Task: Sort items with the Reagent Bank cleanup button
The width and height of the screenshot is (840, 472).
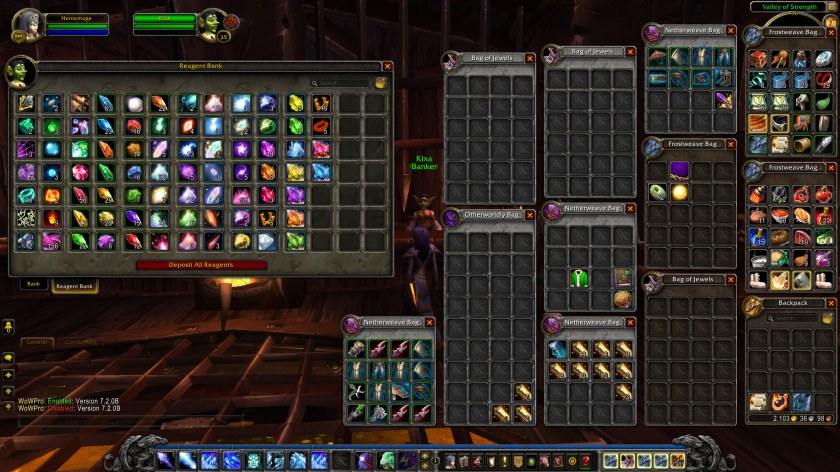Action: 381,83
